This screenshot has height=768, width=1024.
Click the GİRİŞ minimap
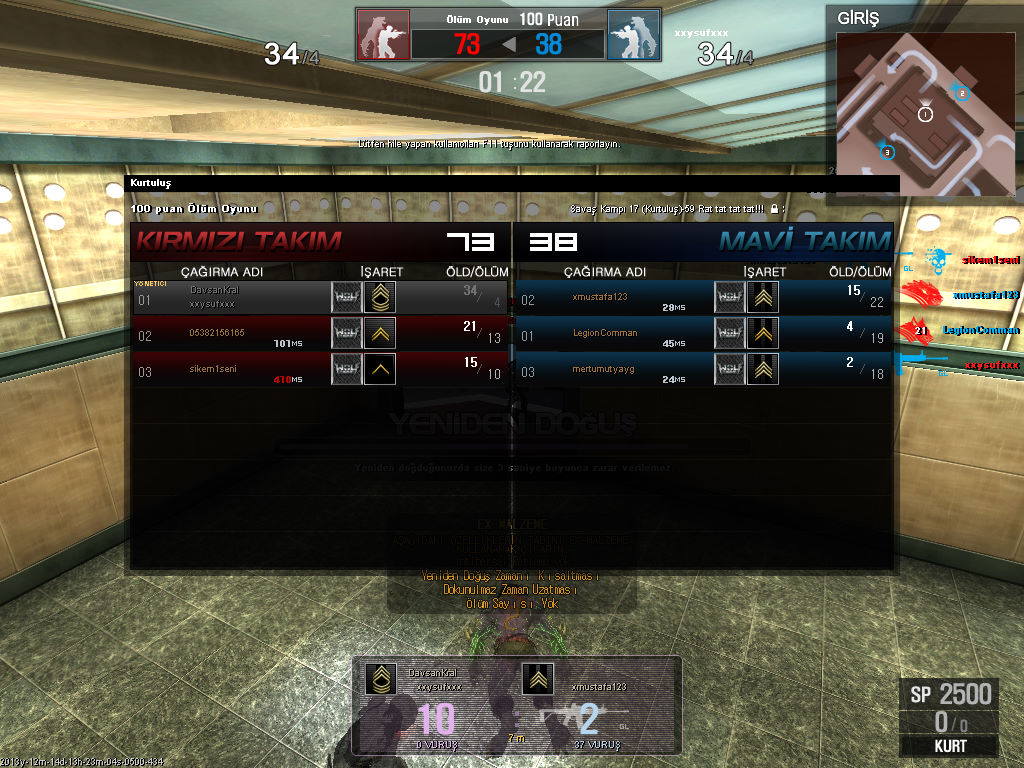tap(924, 113)
